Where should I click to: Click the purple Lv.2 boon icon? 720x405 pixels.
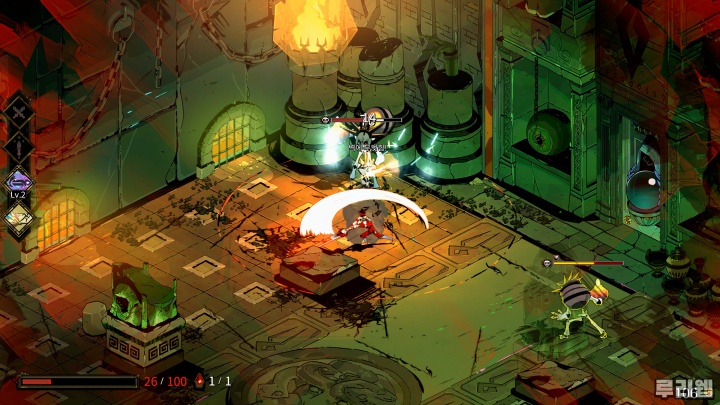tap(19, 183)
